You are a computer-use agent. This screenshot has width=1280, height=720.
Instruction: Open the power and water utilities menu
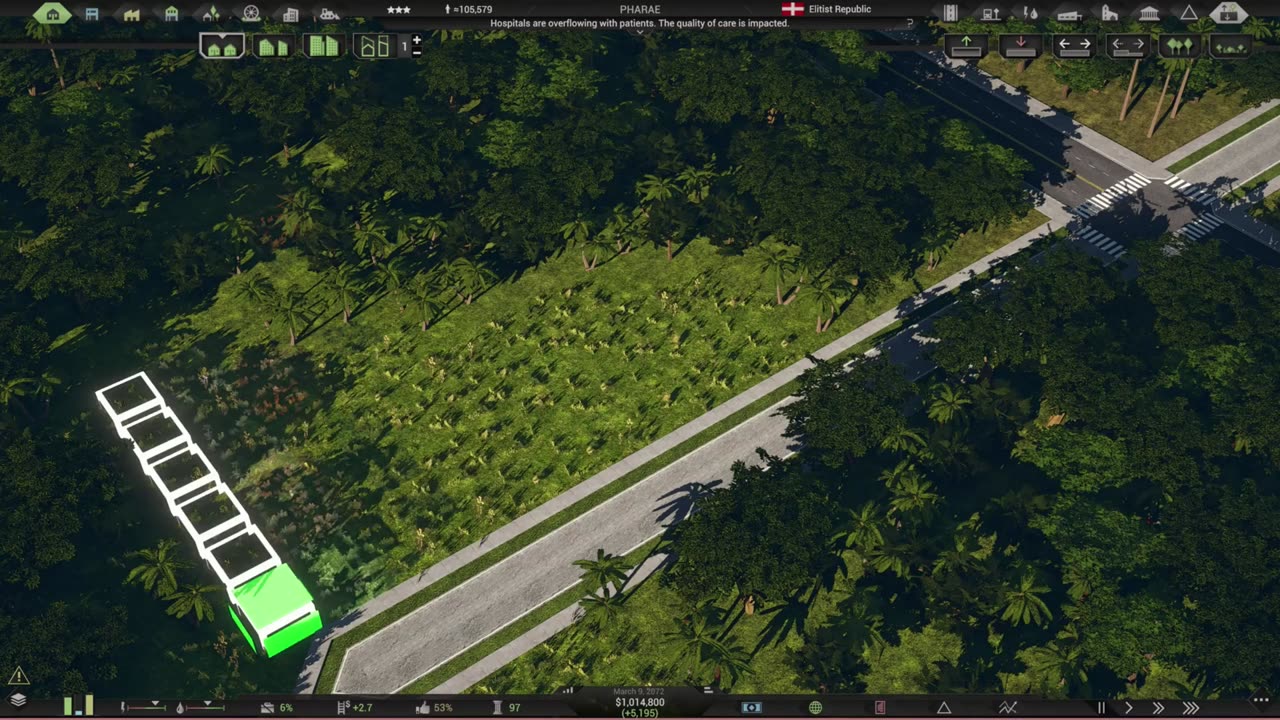[1031, 13]
